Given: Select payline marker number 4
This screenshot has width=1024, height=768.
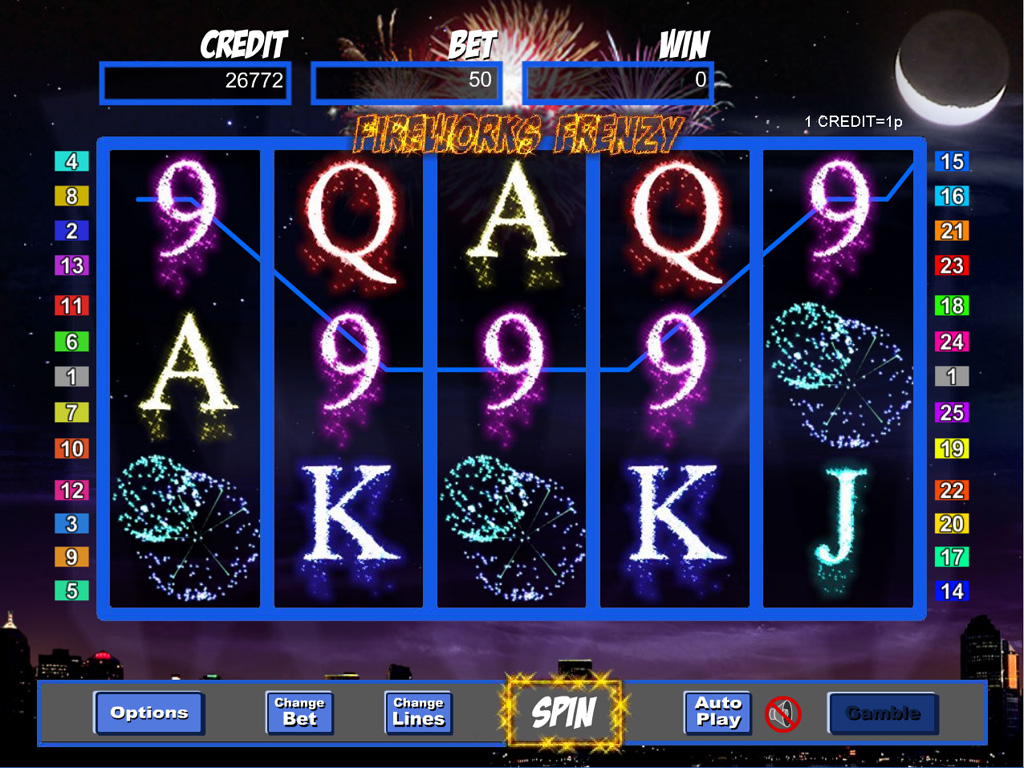Looking at the screenshot, I should [71, 161].
